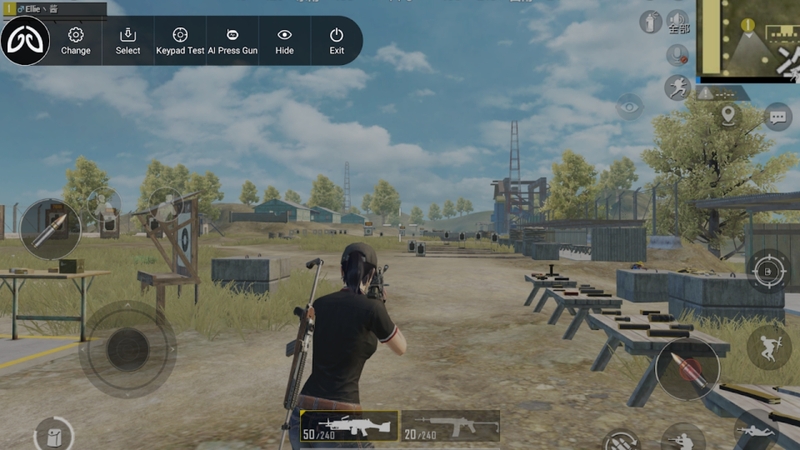
Task: Toggle the speaker voice output icon
Action: [x=678, y=21]
